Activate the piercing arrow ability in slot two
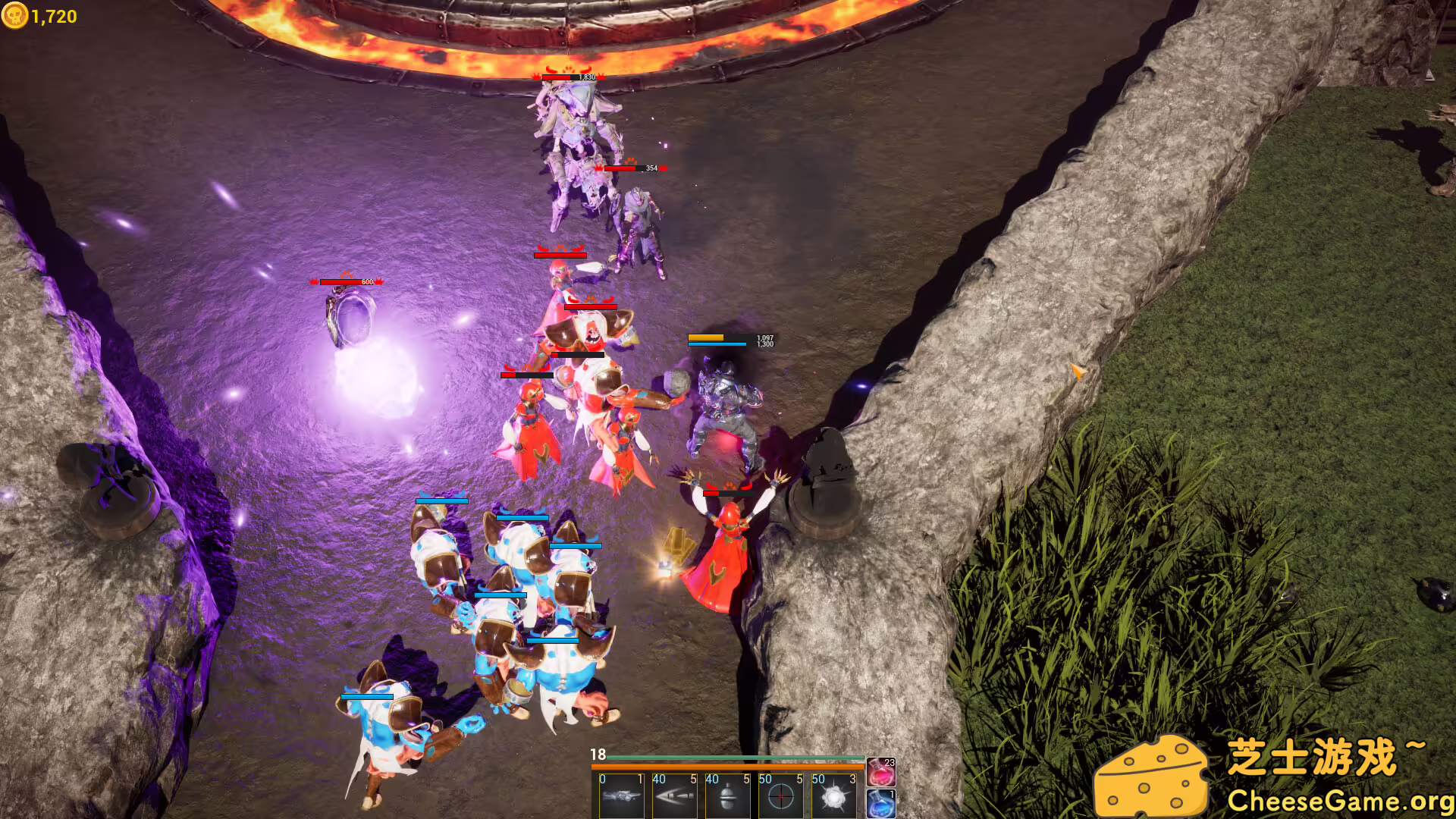Screen dimensions: 1456x819 (674, 796)
